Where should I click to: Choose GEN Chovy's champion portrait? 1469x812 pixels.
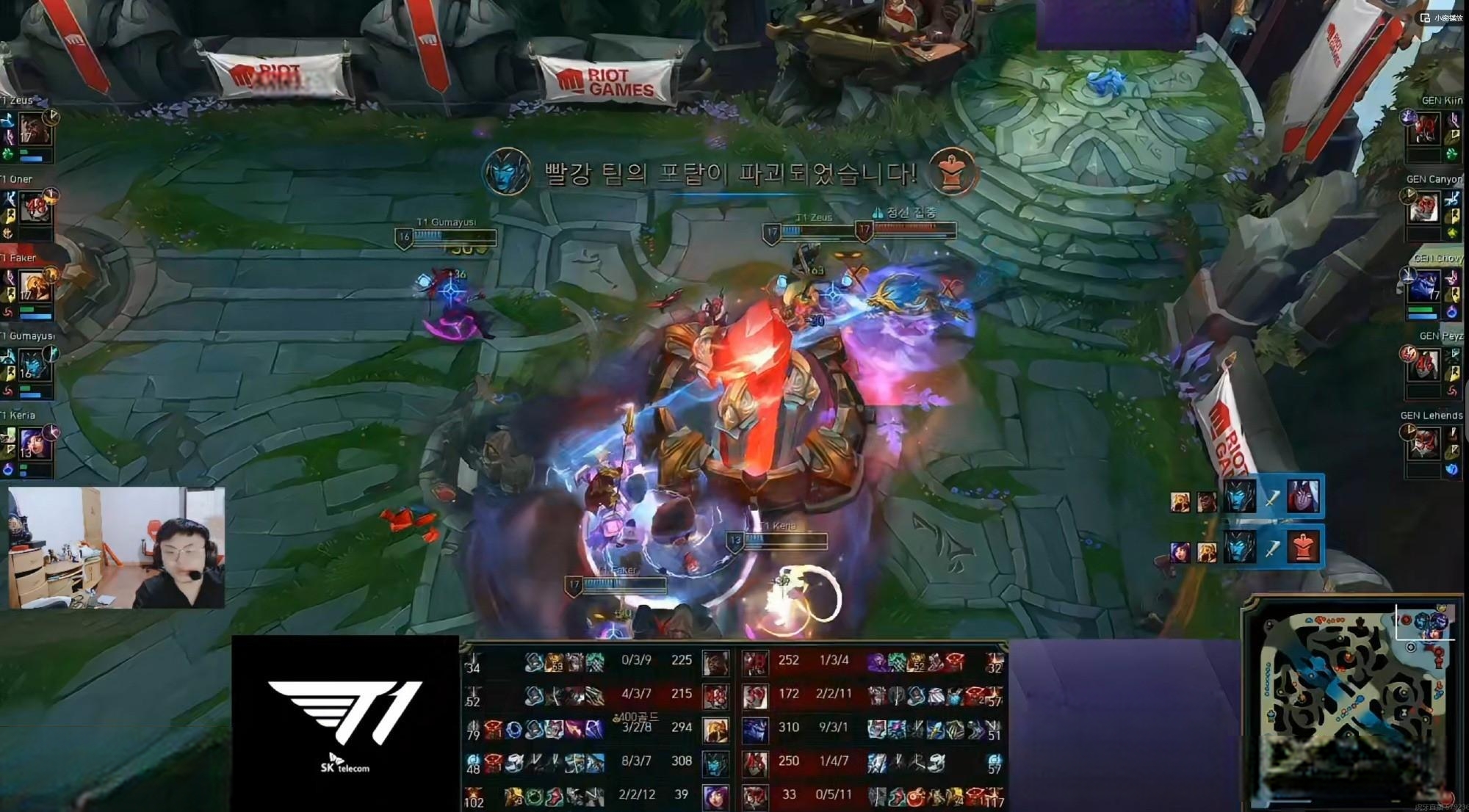[1425, 286]
